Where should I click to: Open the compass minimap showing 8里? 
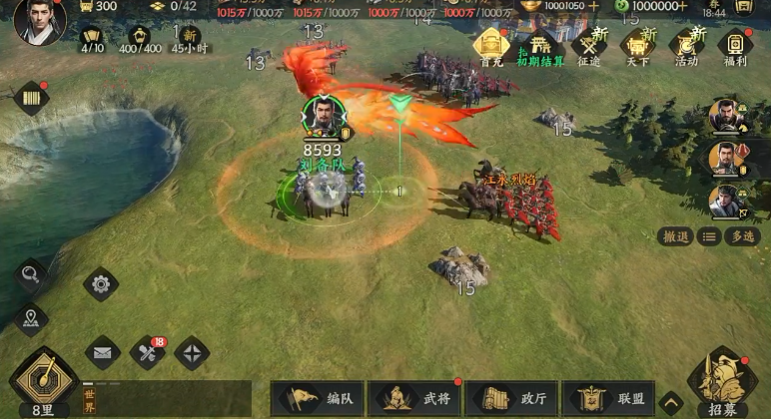[x=43, y=378]
